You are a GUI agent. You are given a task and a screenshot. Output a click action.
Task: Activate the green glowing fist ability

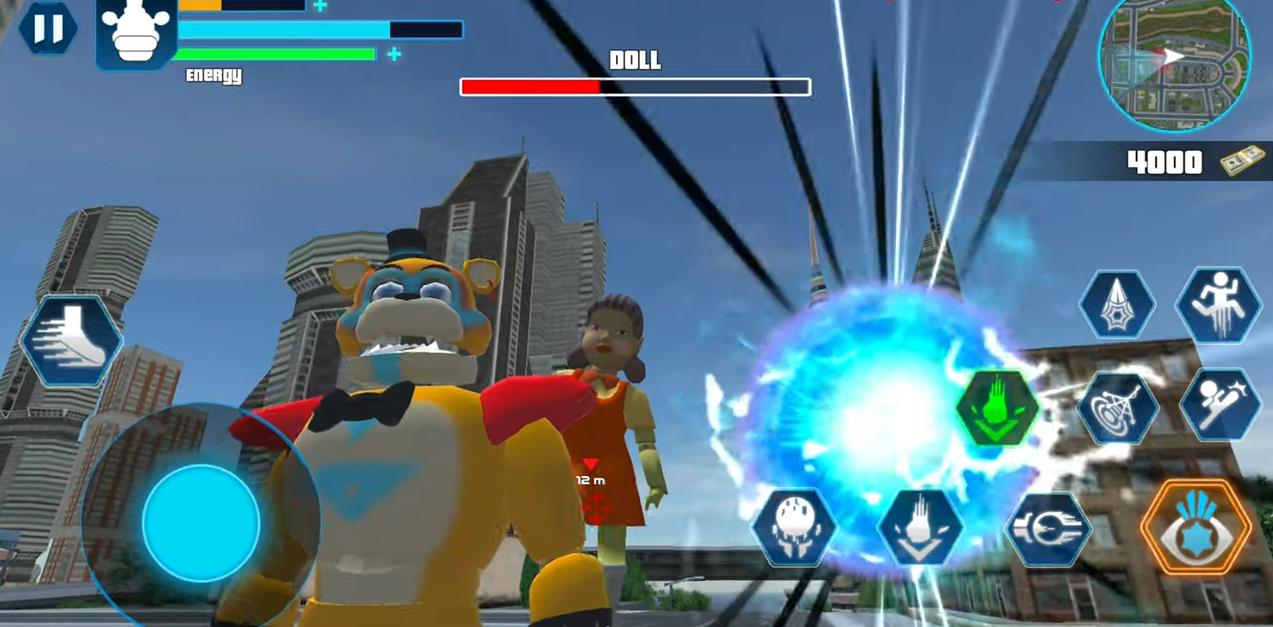pos(997,408)
